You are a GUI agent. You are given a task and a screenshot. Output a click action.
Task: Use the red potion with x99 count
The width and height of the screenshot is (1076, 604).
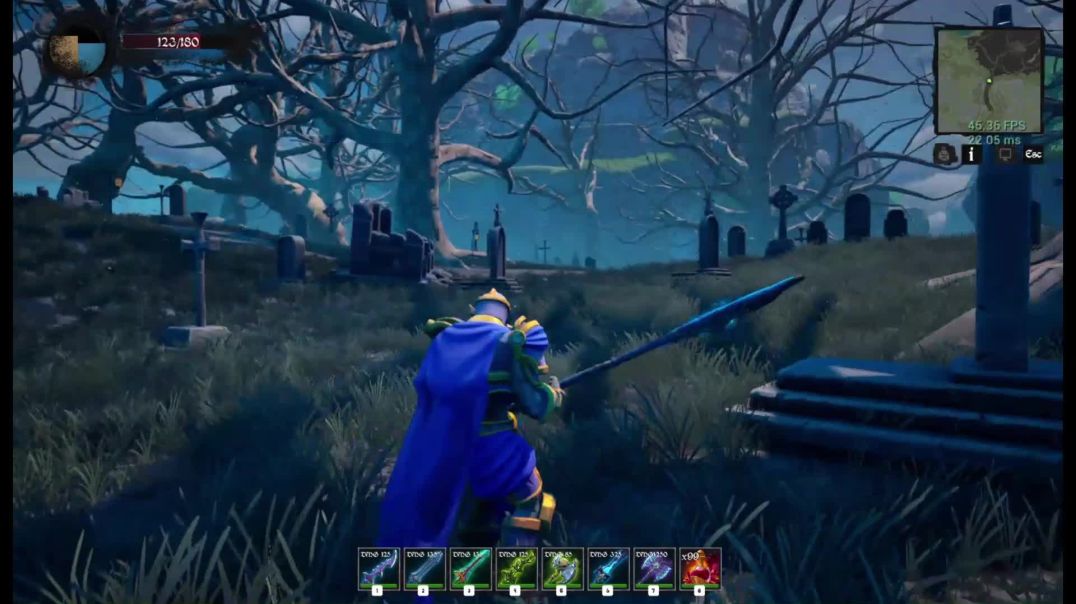tap(700, 568)
